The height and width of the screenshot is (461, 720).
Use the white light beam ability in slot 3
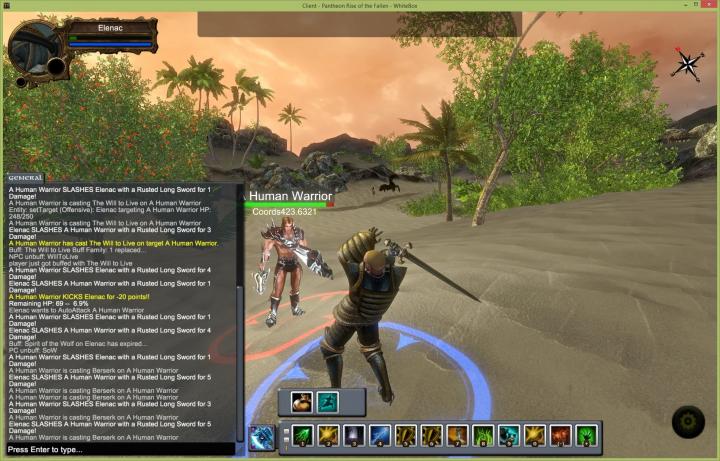tap(353, 436)
